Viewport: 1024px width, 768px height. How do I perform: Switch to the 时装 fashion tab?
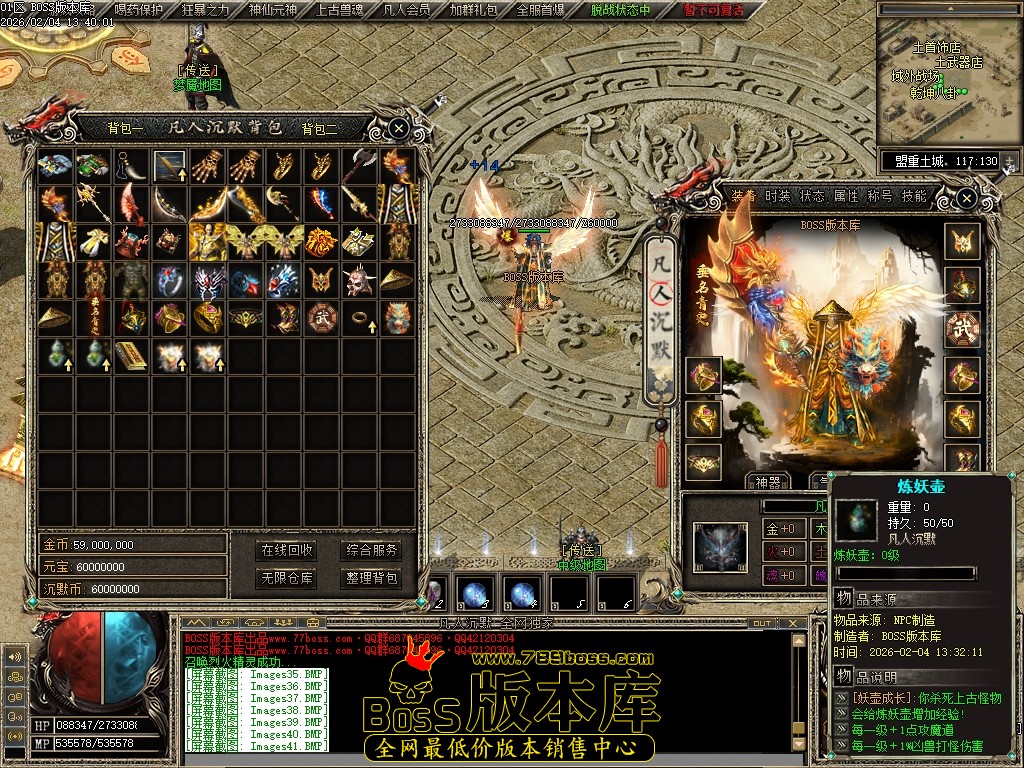(x=778, y=196)
